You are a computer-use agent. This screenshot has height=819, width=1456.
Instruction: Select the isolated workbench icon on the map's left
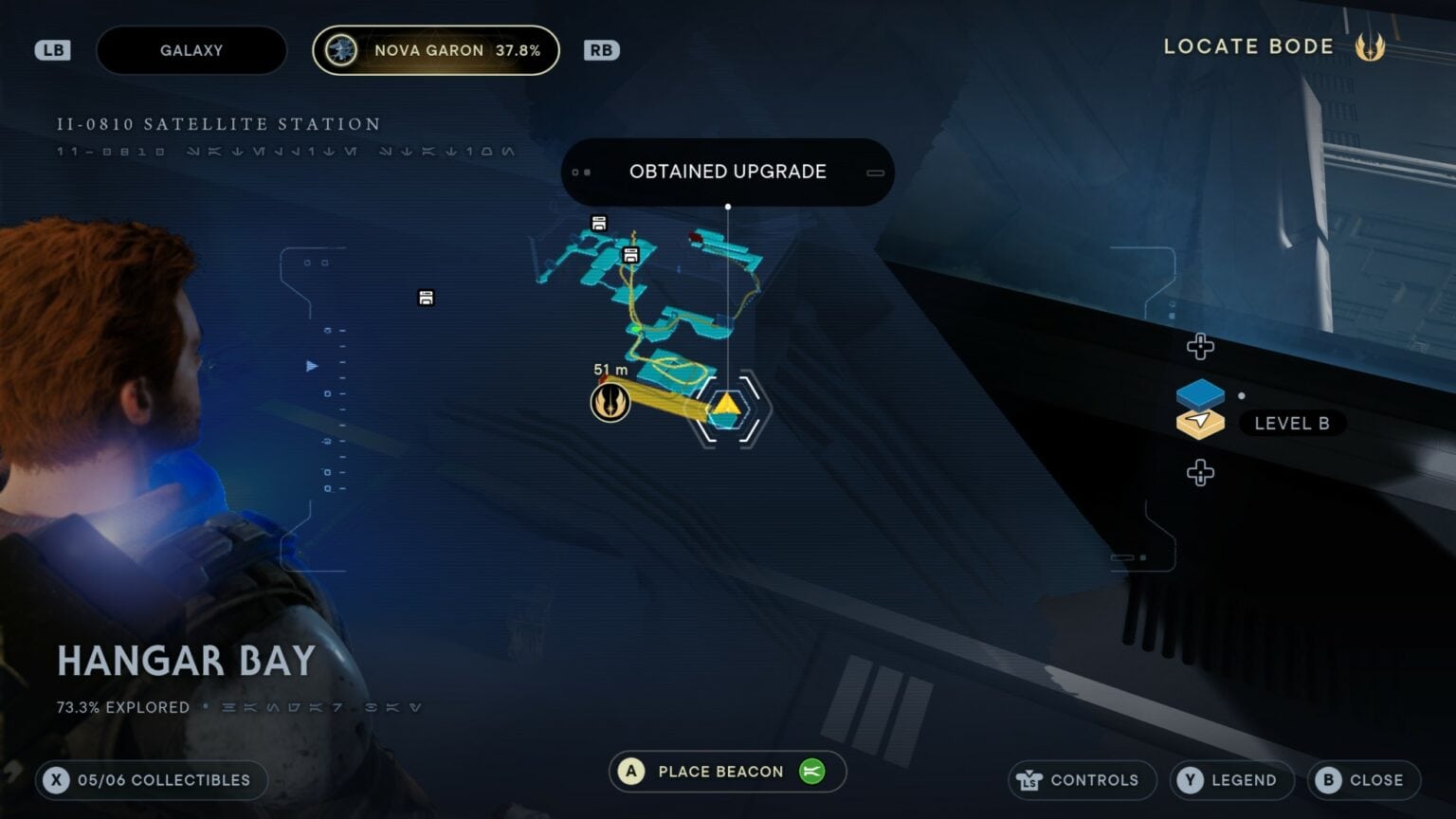pyautogui.click(x=425, y=297)
